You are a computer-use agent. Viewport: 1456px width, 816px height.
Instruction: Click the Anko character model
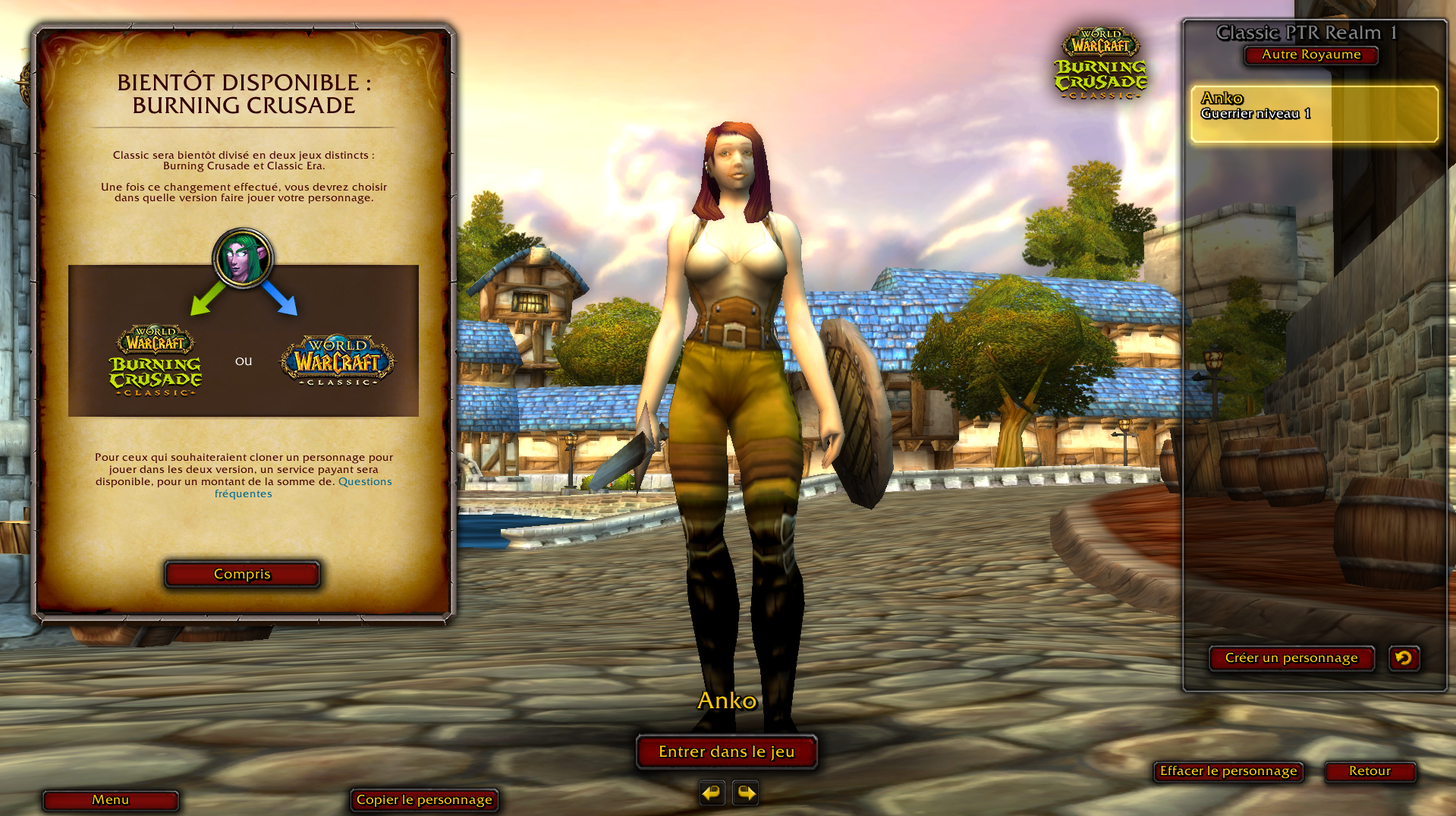pos(732,380)
